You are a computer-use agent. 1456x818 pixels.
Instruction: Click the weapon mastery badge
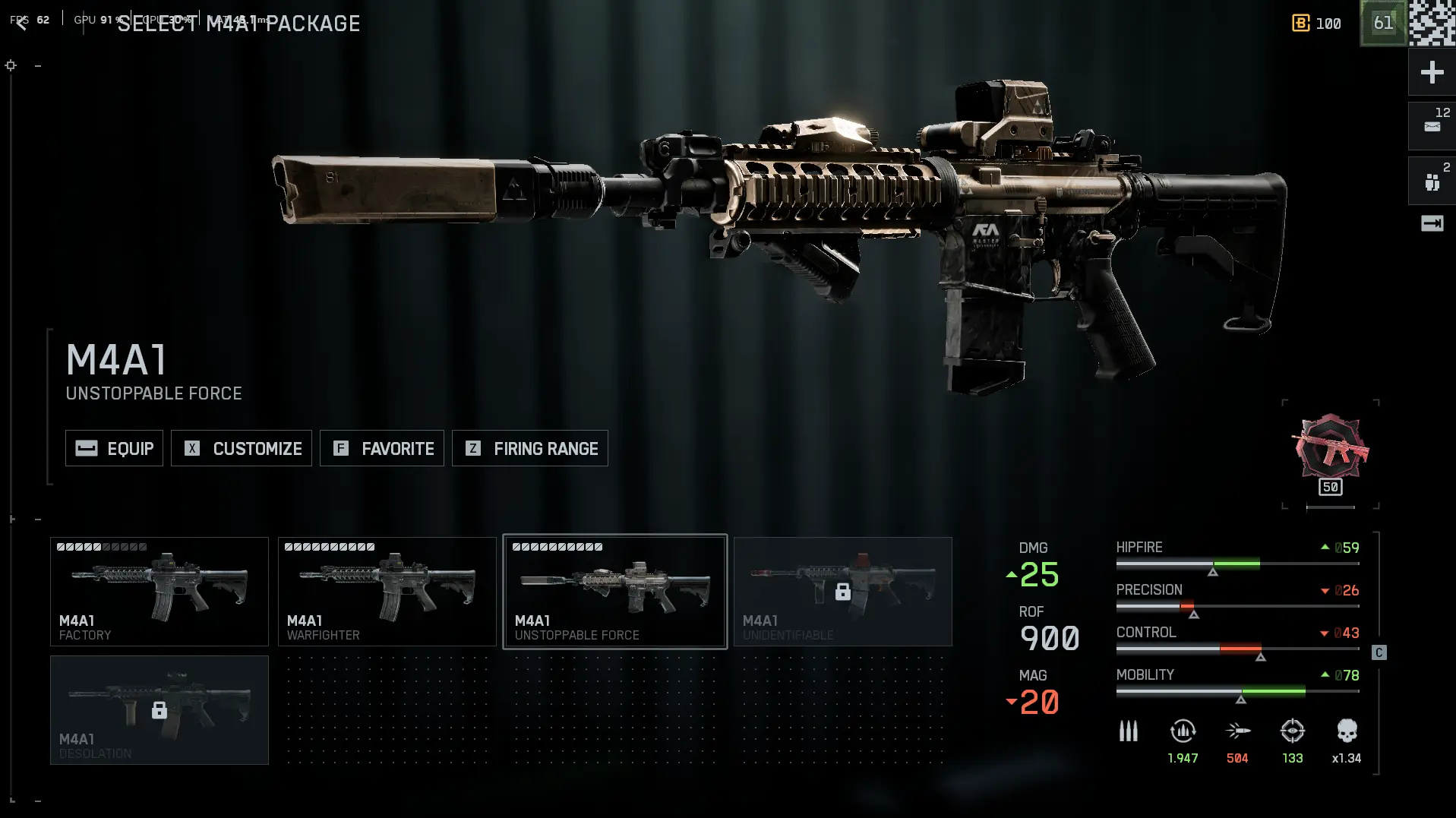point(1330,448)
